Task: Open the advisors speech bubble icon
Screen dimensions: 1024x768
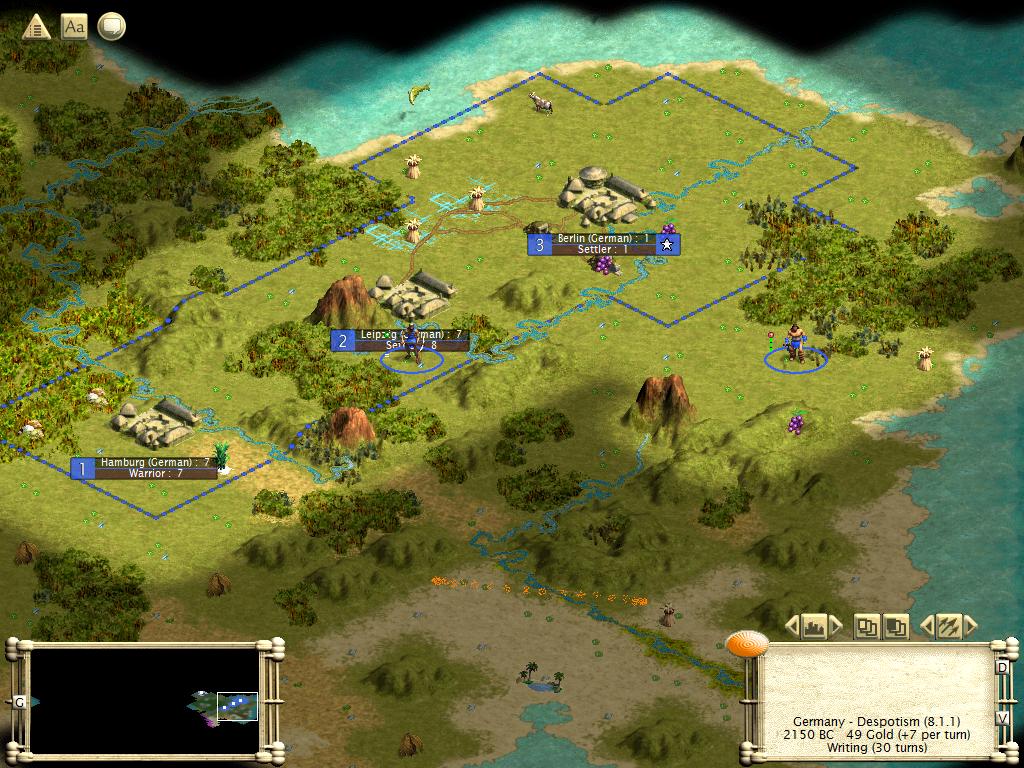Action: 111,27
